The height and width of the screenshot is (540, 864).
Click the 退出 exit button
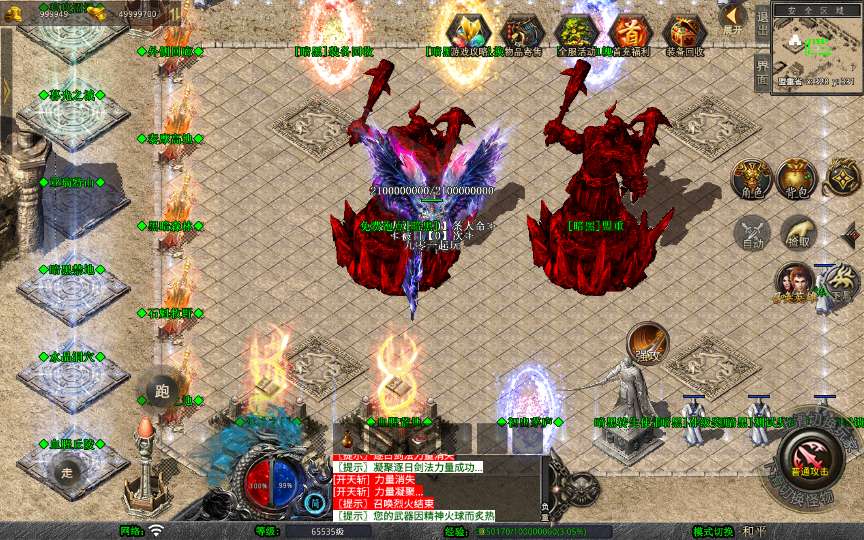[x=762, y=20]
